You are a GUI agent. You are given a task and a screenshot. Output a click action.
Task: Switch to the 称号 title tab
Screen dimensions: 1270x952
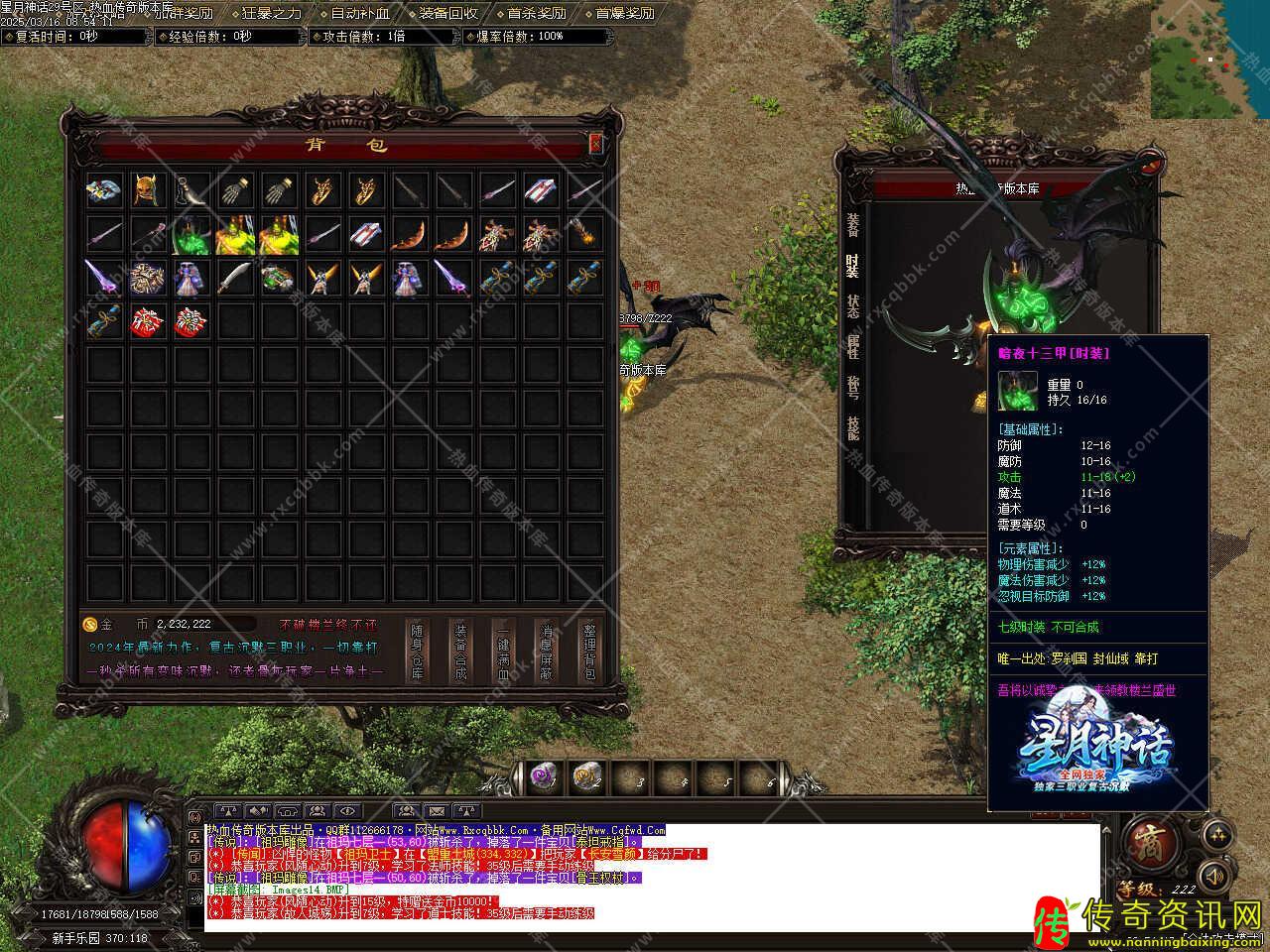pos(853,387)
